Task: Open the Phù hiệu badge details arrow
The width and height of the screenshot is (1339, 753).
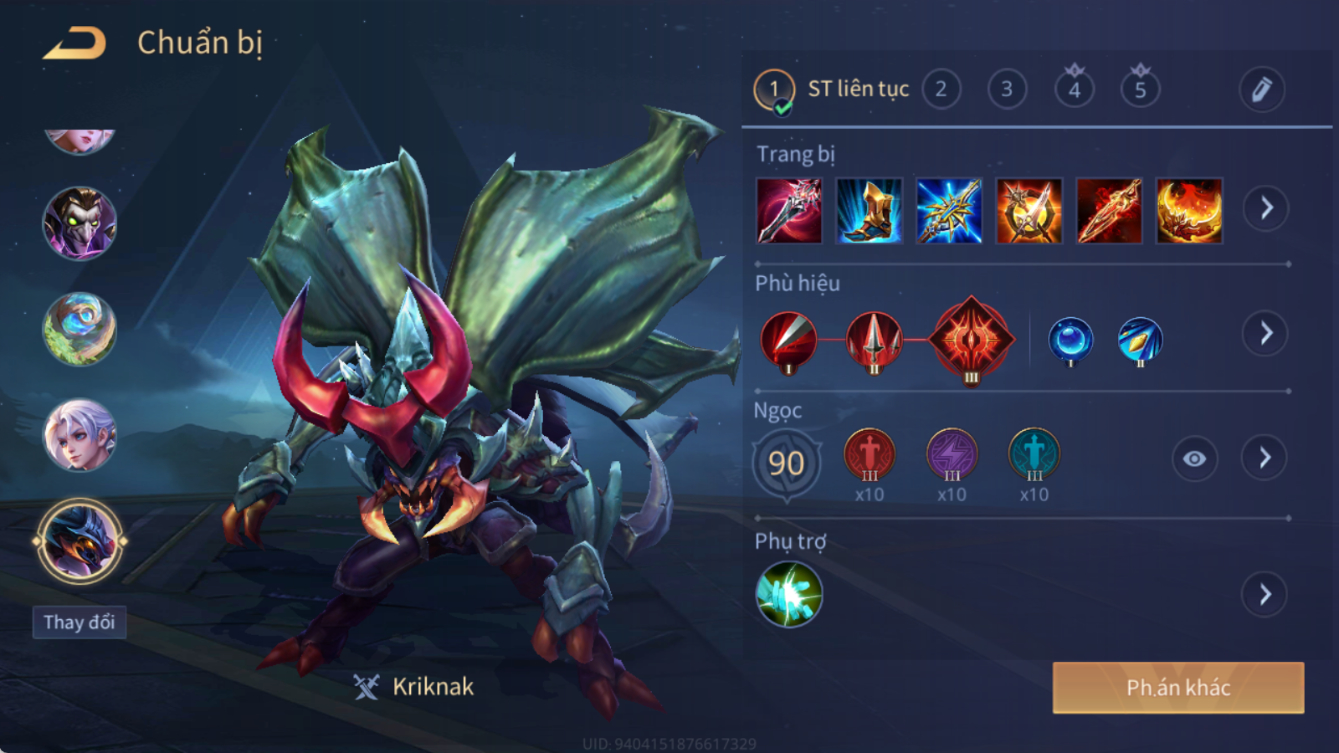Action: click(1266, 333)
